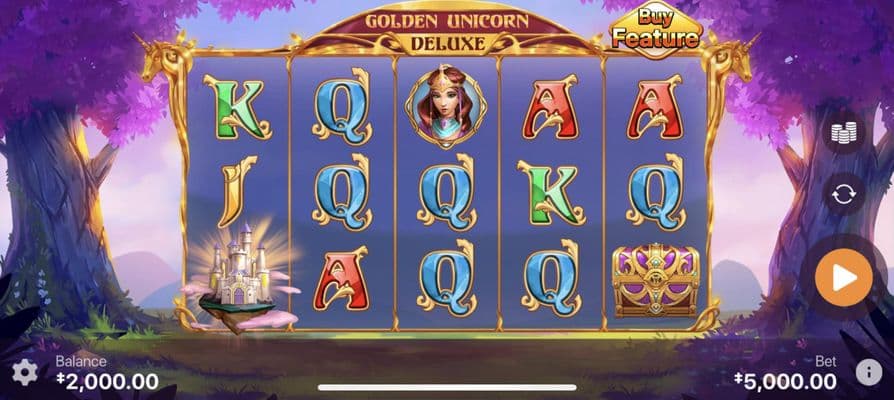Open the coin stack bet settings
894x400 pixels.
(843, 133)
